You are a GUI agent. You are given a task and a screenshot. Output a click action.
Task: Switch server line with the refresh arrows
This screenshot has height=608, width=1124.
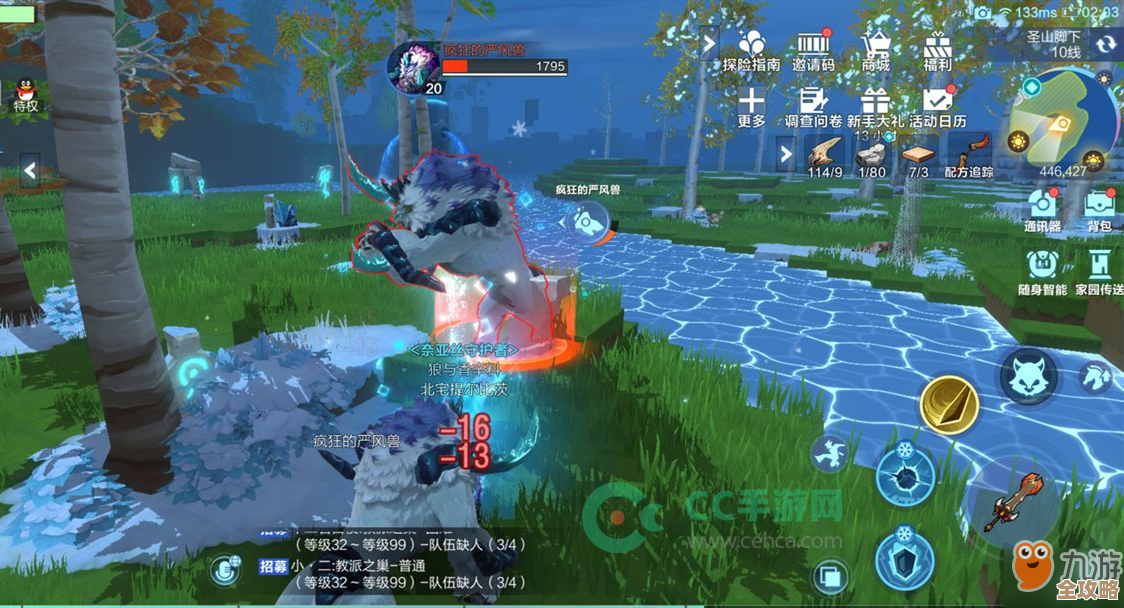point(1105,44)
